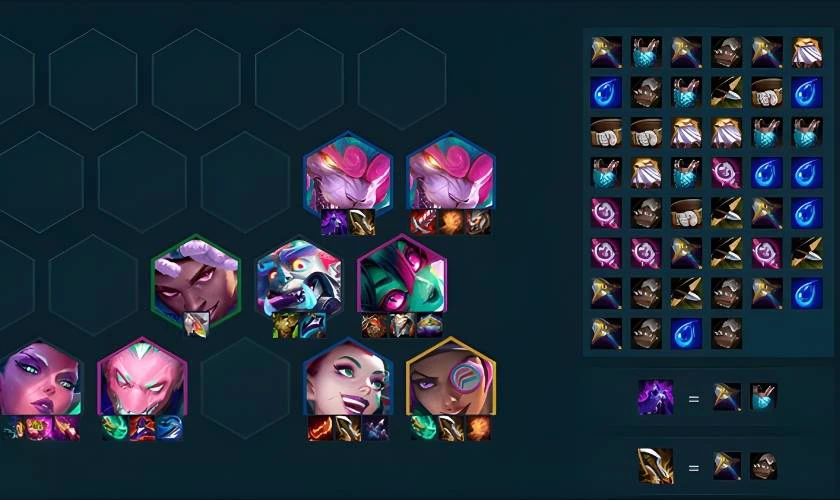Viewport: 840px width, 500px height.
Task: Click the brown glove component in the golden recipe
Action: point(765,465)
